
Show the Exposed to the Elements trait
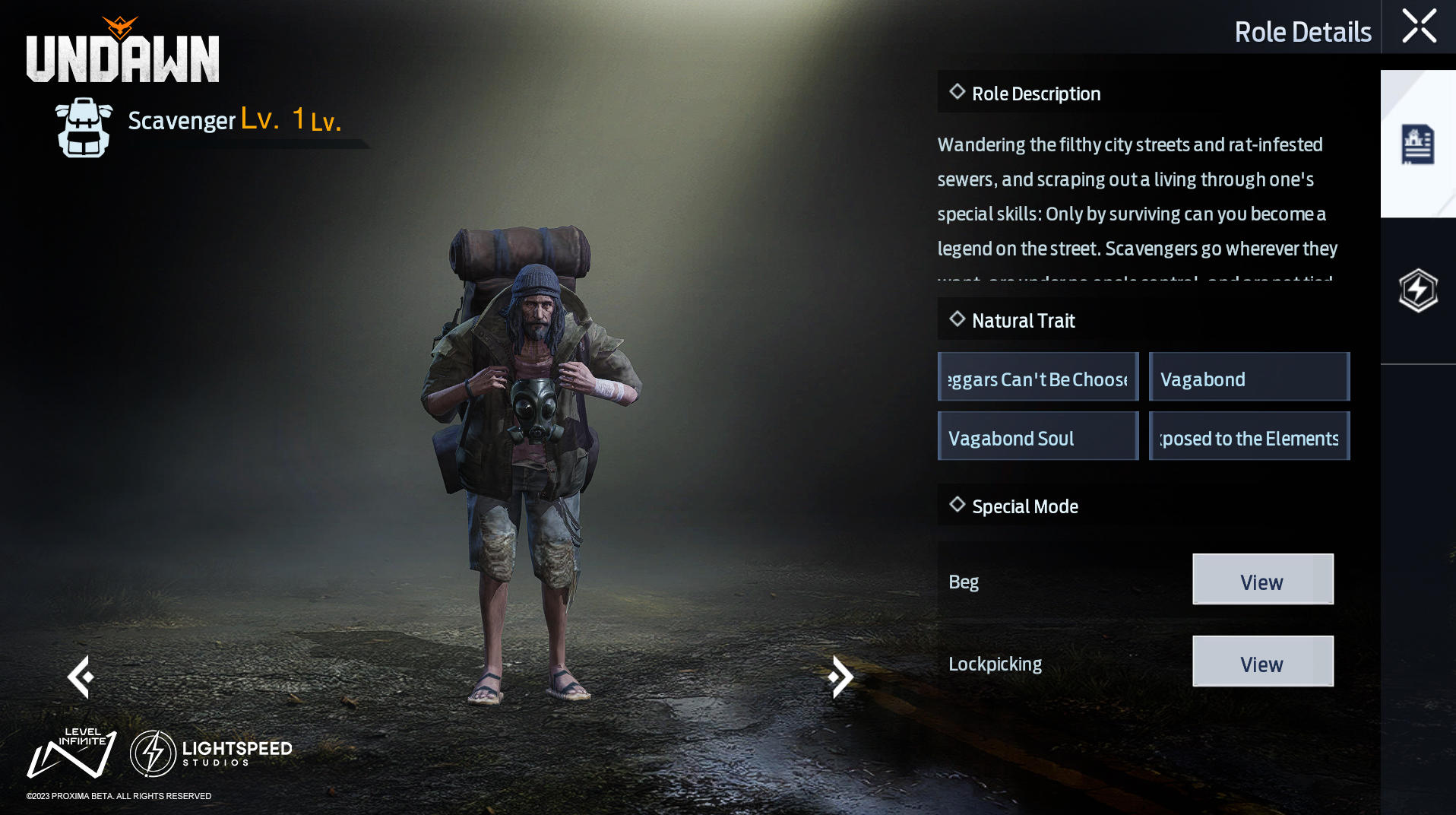pos(1249,436)
